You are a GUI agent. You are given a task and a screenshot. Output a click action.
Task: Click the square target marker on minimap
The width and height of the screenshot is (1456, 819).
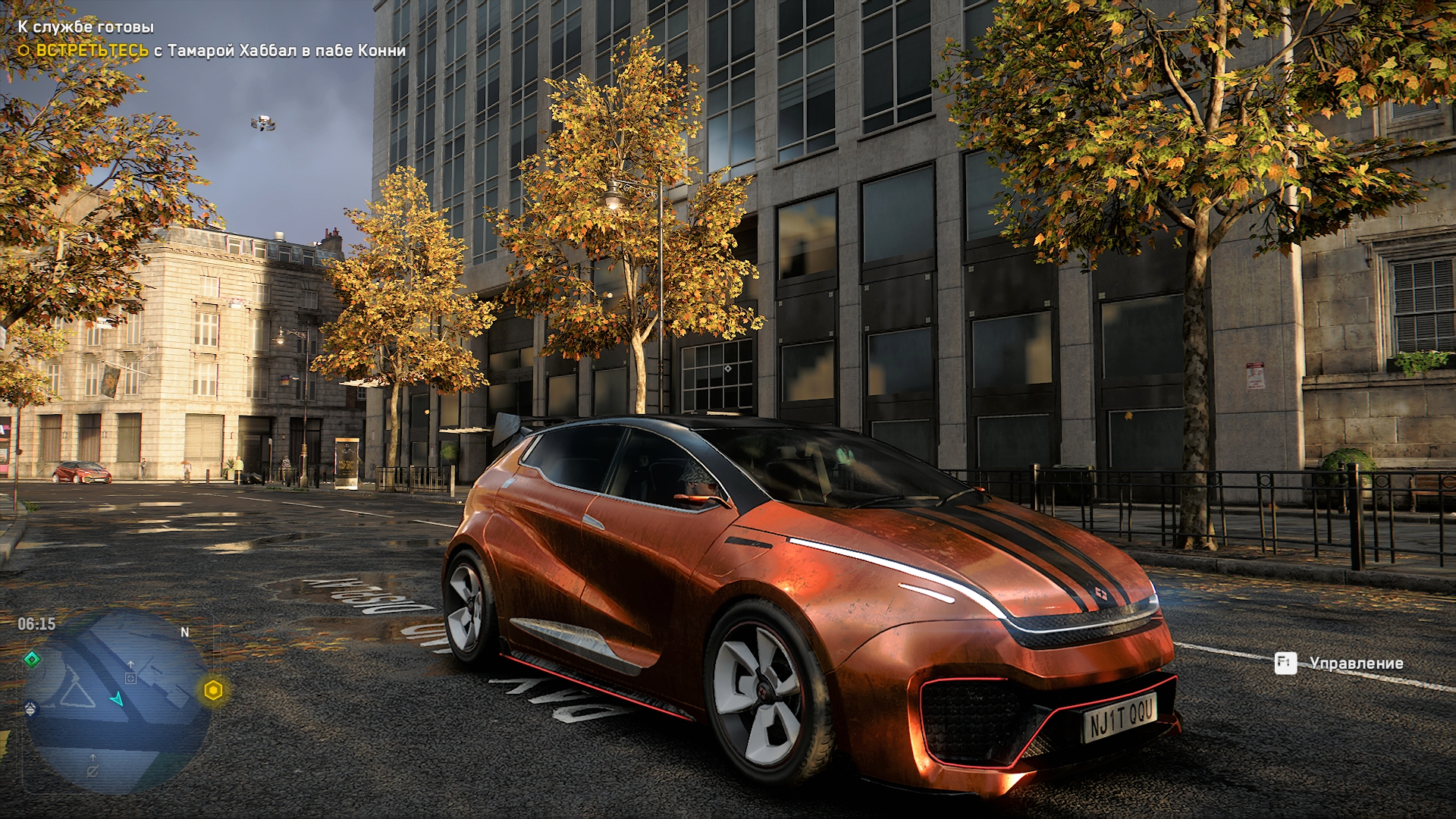[130, 678]
